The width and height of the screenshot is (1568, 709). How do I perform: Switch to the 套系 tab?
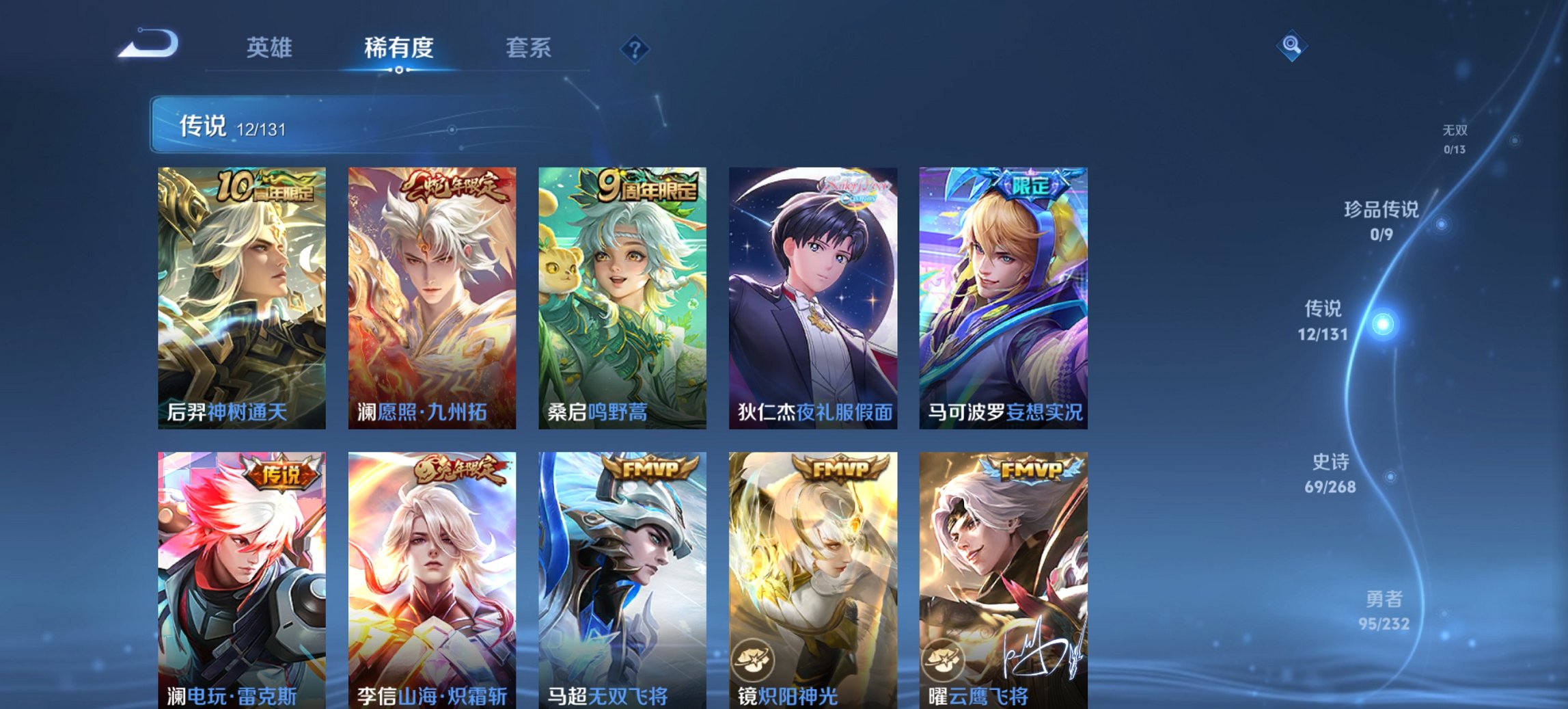(x=529, y=49)
